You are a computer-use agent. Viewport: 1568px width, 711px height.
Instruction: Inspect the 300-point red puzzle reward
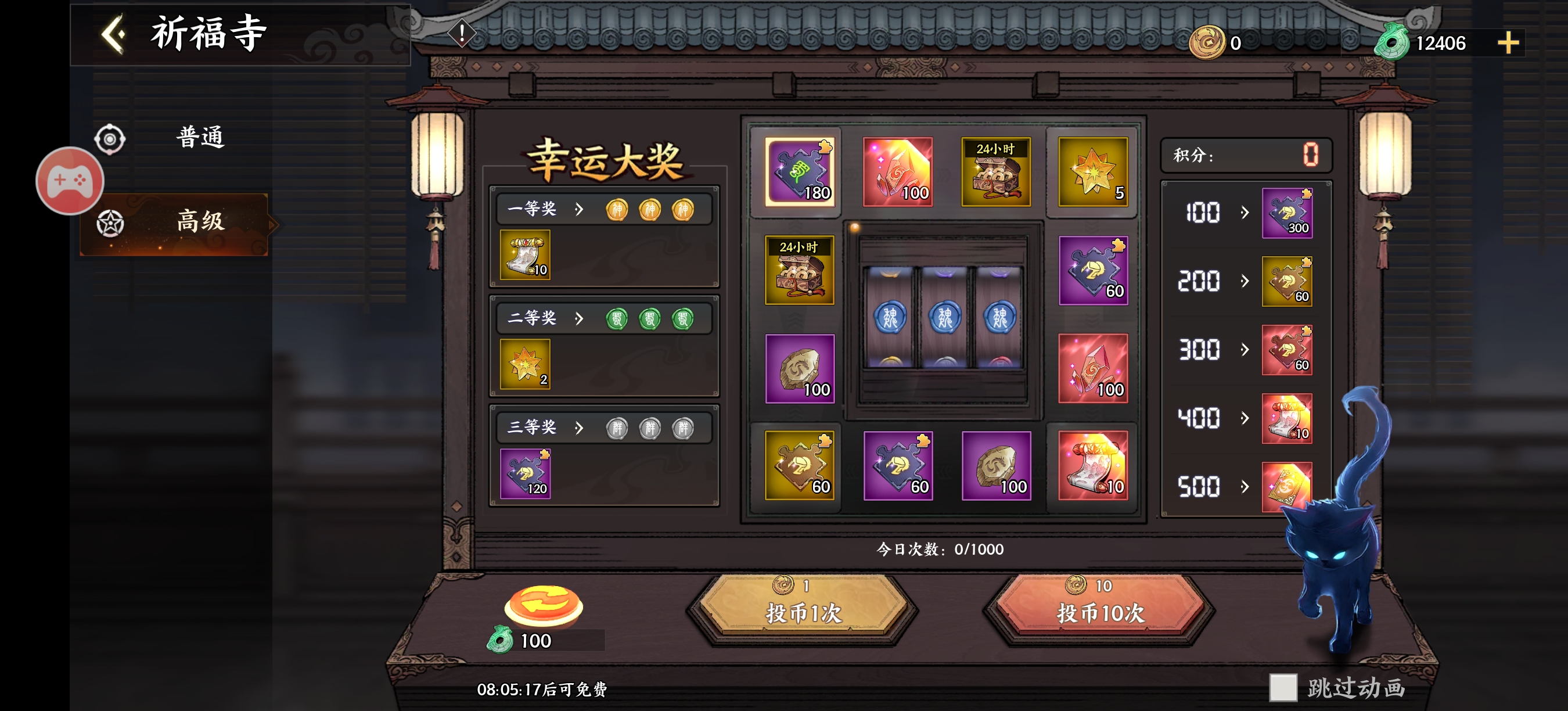point(1287,350)
